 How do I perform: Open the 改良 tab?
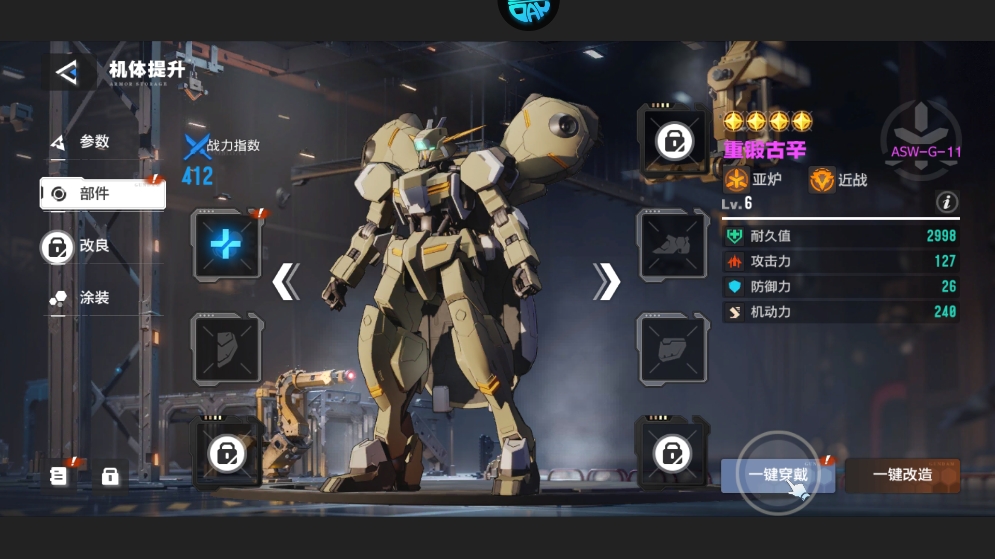[93, 246]
